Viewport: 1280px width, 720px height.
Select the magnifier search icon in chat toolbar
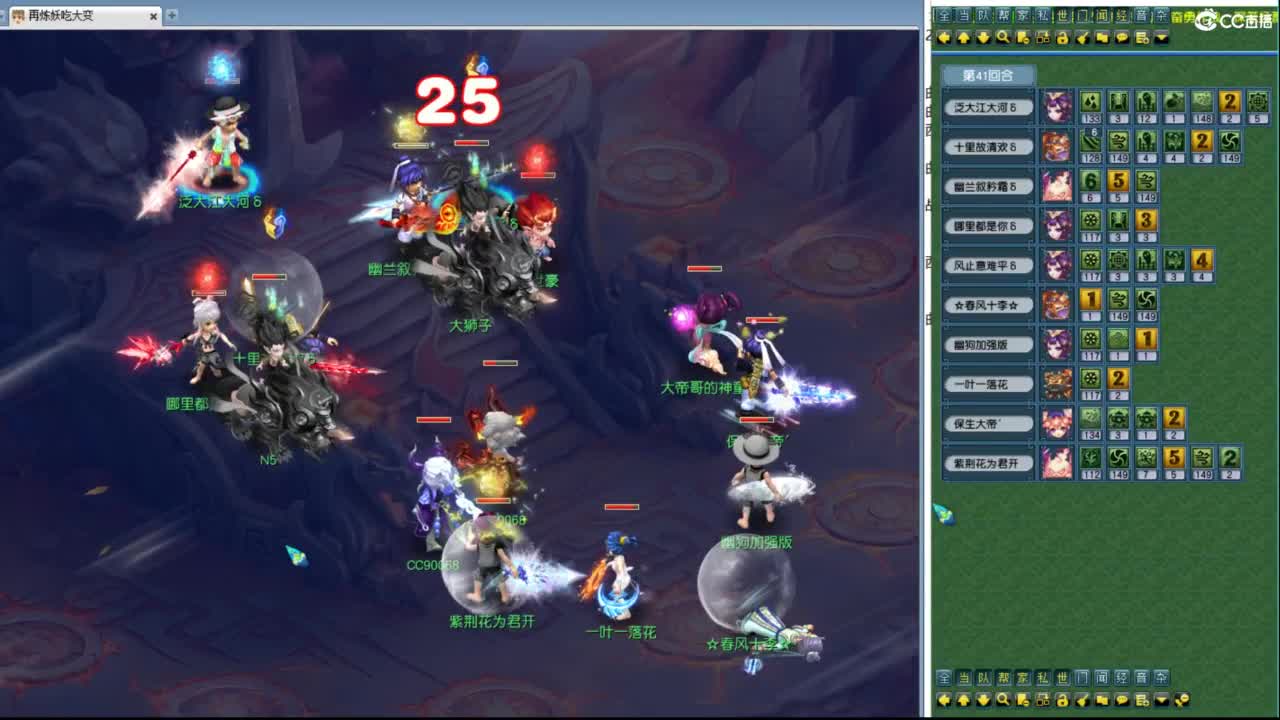(1000, 37)
